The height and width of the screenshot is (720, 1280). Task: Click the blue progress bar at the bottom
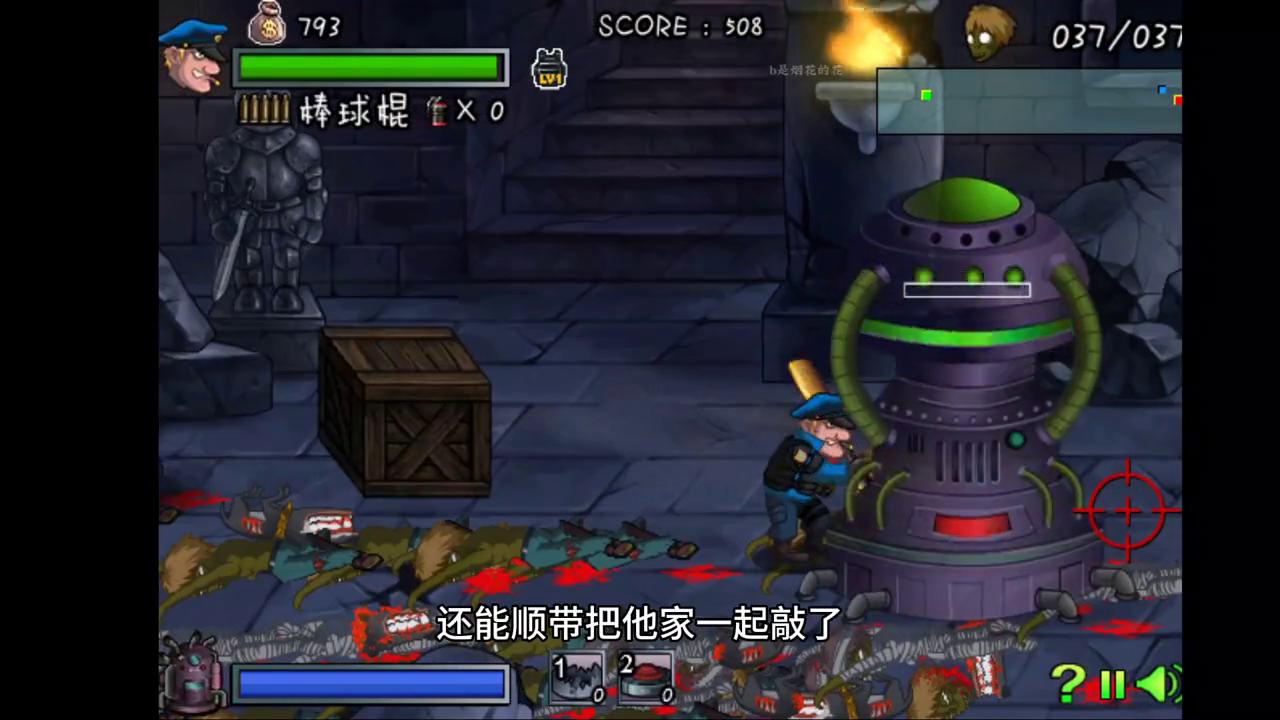click(371, 683)
